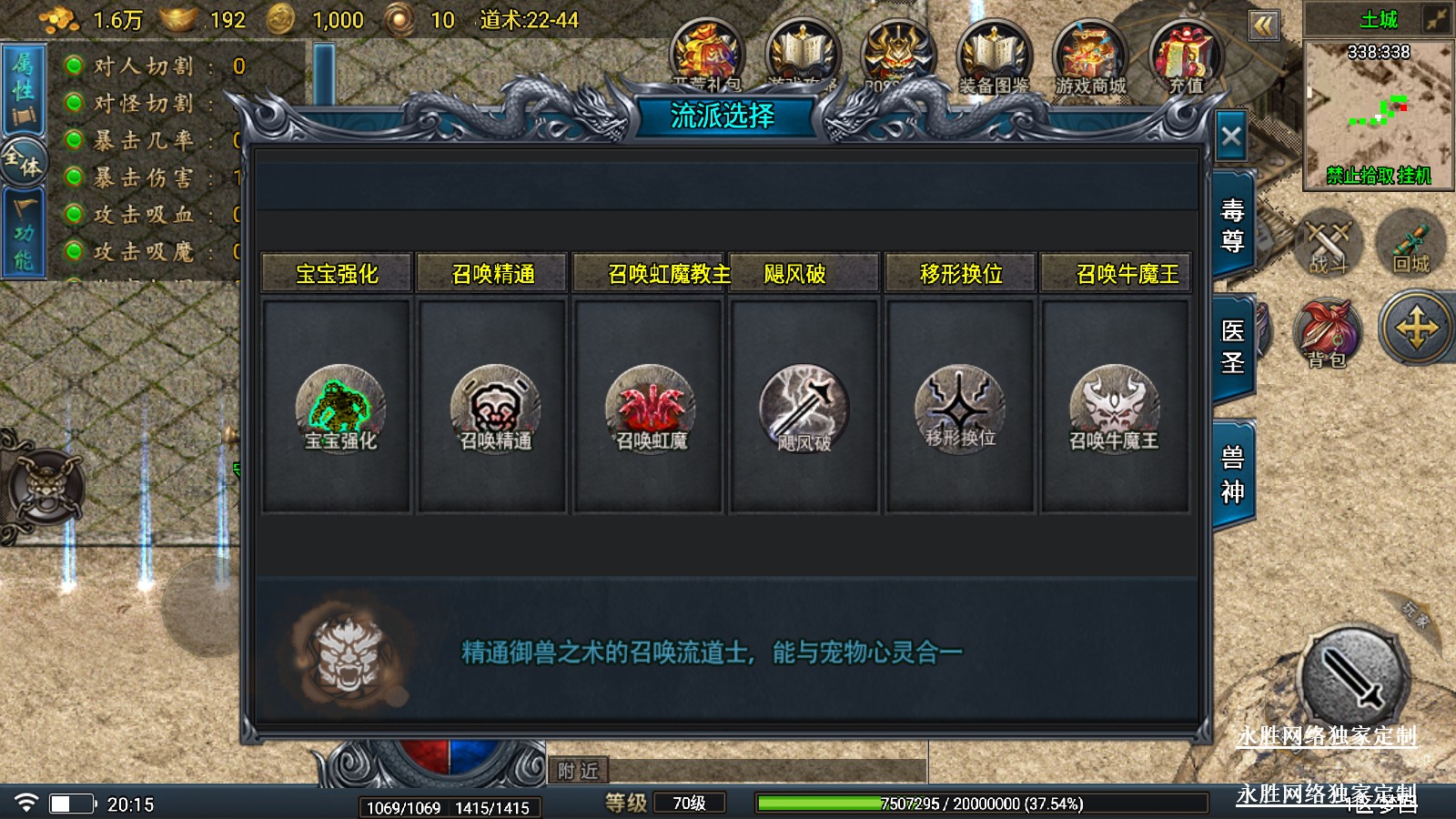The image size is (1456, 819).
Task: Open the 游戏商城 shop
Action: click(1090, 56)
